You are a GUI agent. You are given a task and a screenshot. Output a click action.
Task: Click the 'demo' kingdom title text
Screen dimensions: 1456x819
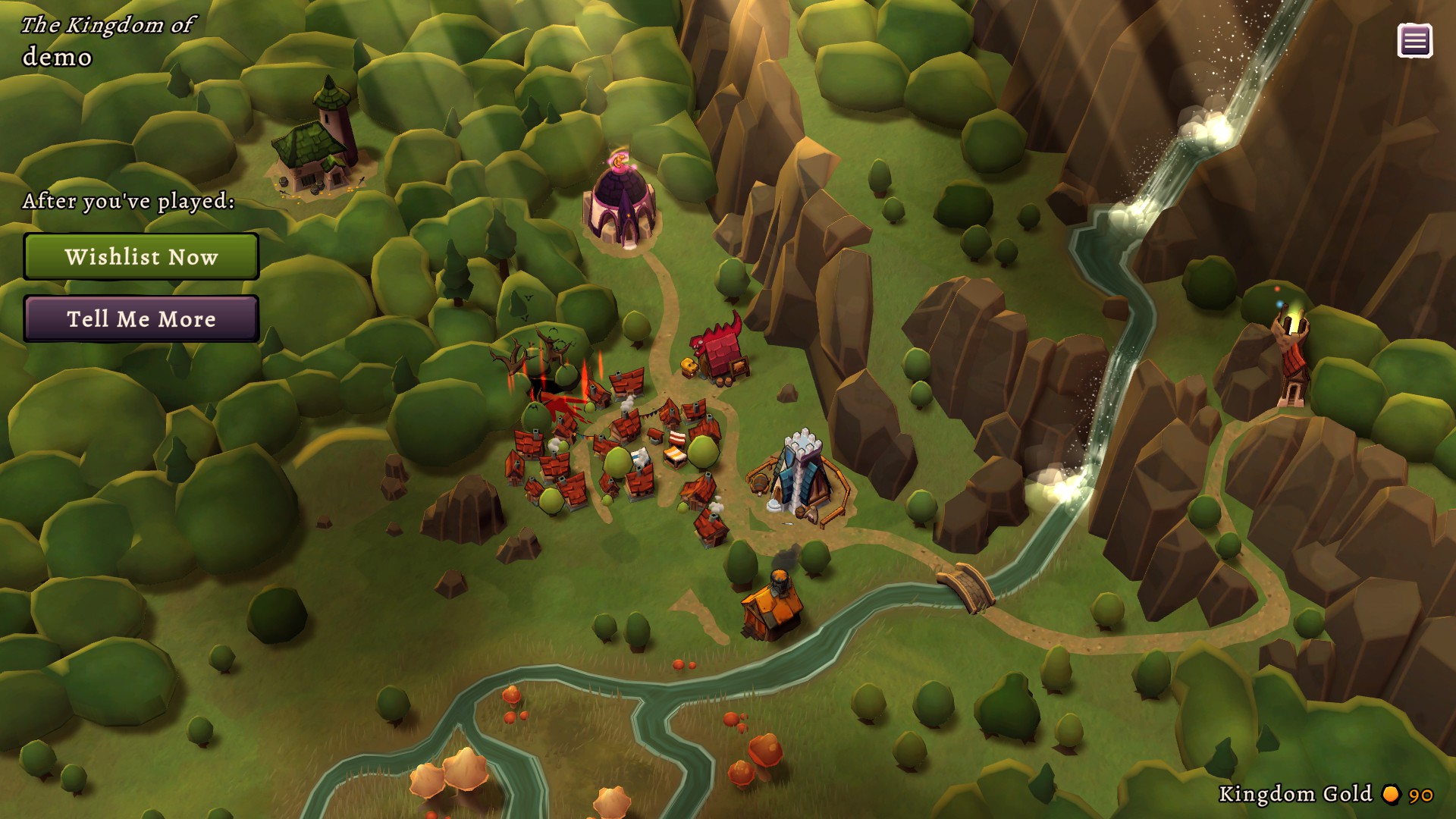click(x=59, y=56)
